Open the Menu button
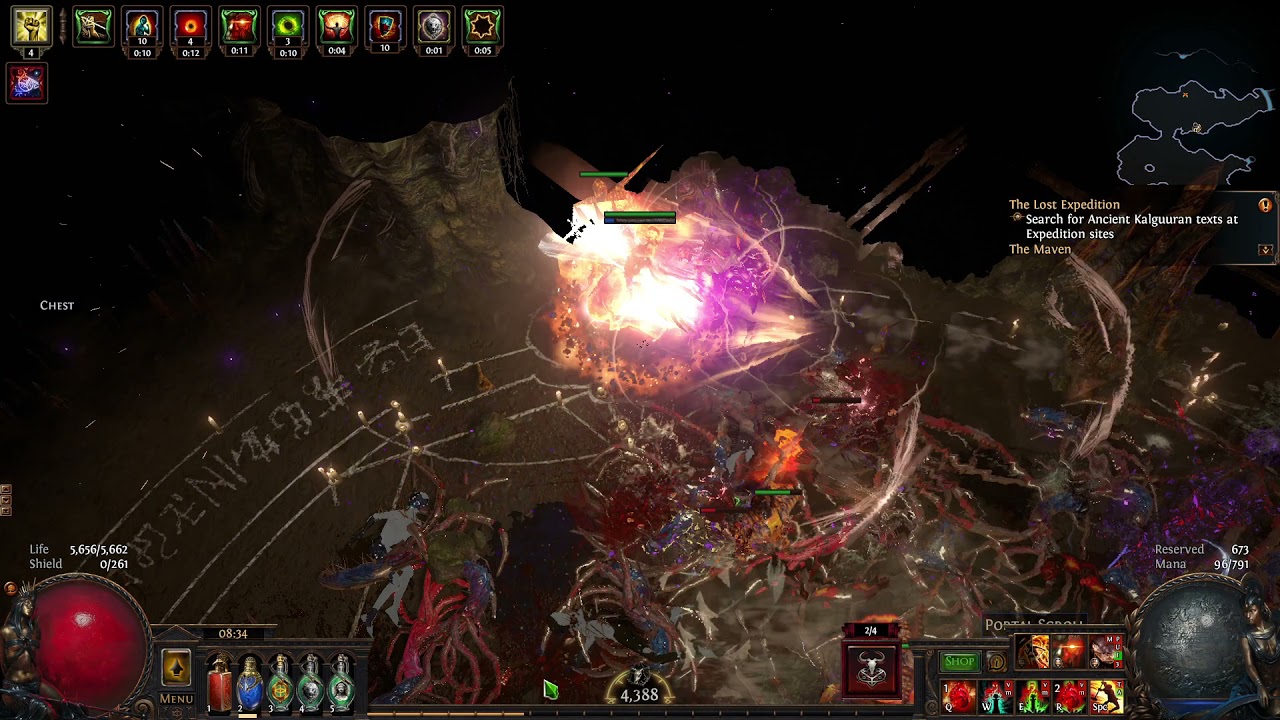This screenshot has width=1280, height=720. pos(176,699)
